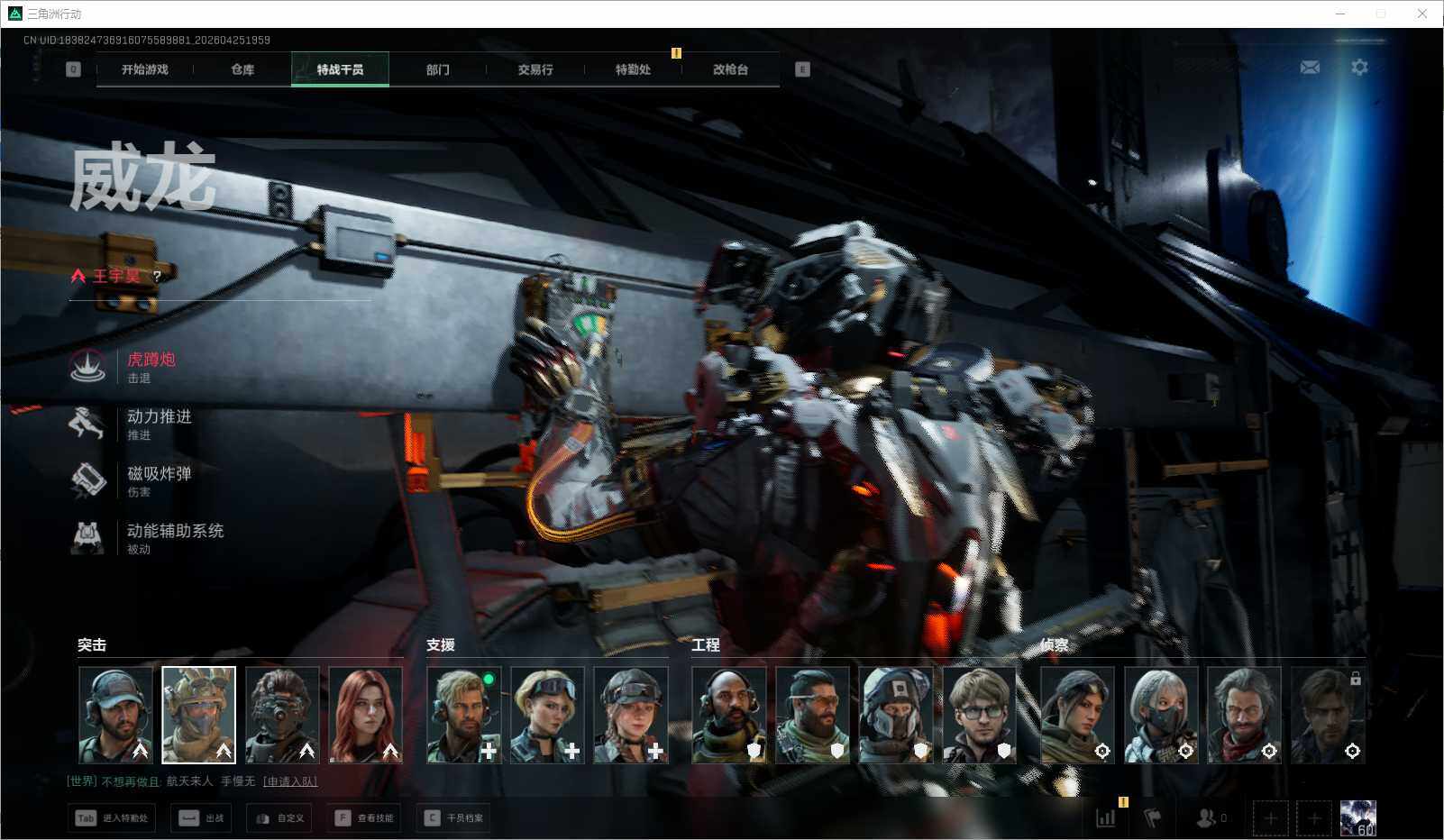Choose the locked recon operator portrait
Screen dimensions: 1444x840
[1327, 715]
